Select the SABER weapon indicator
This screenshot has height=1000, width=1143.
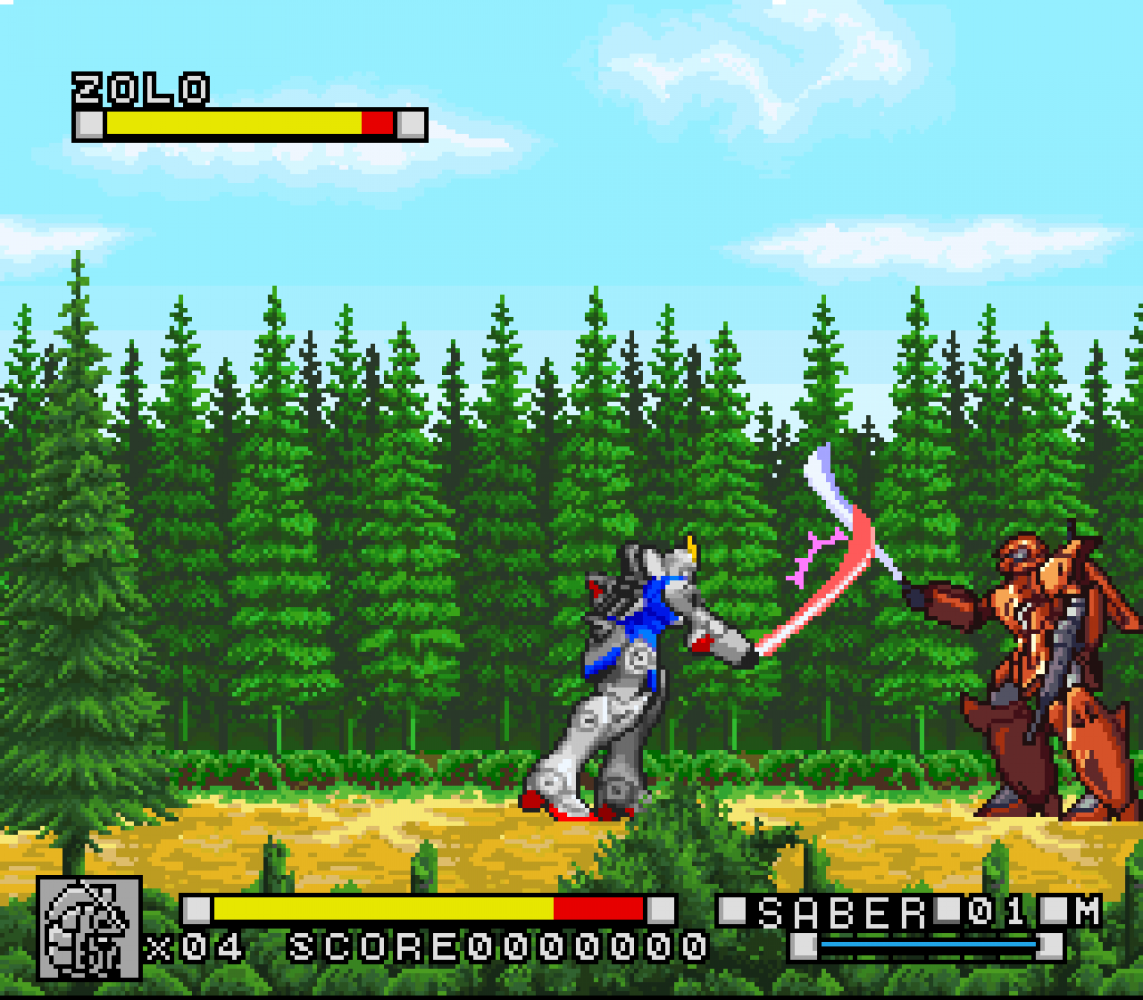click(x=842, y=912)
